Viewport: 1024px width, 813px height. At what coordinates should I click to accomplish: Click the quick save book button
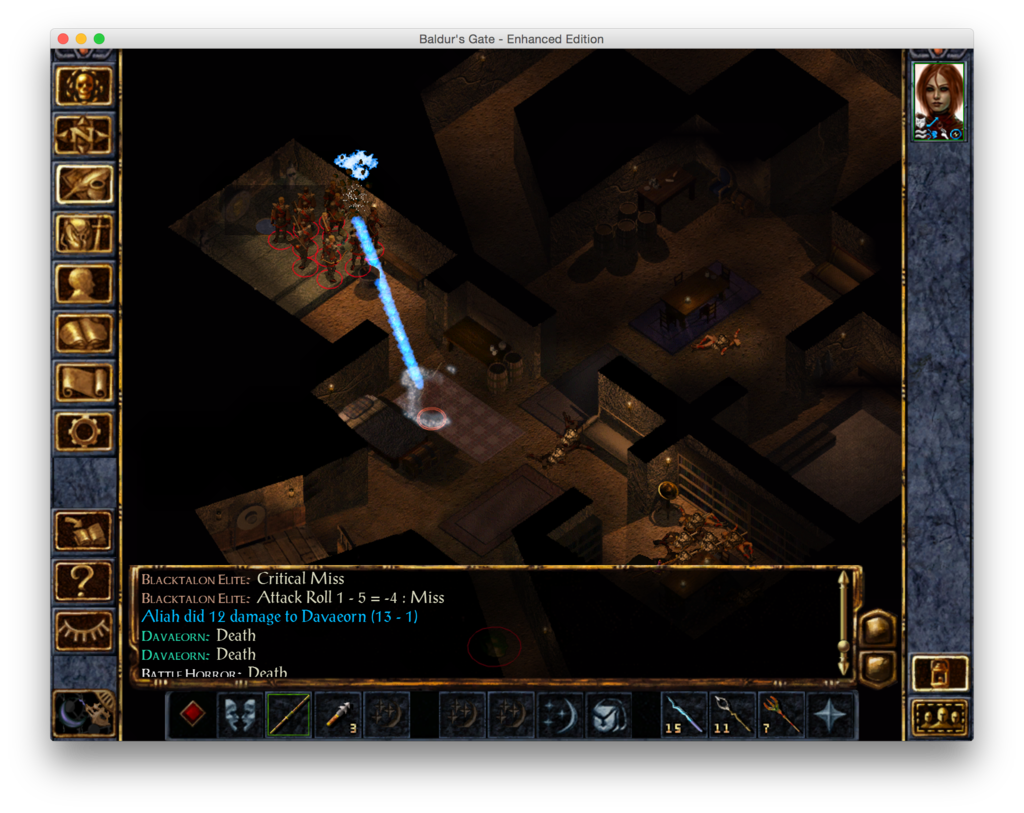[84, 530]
